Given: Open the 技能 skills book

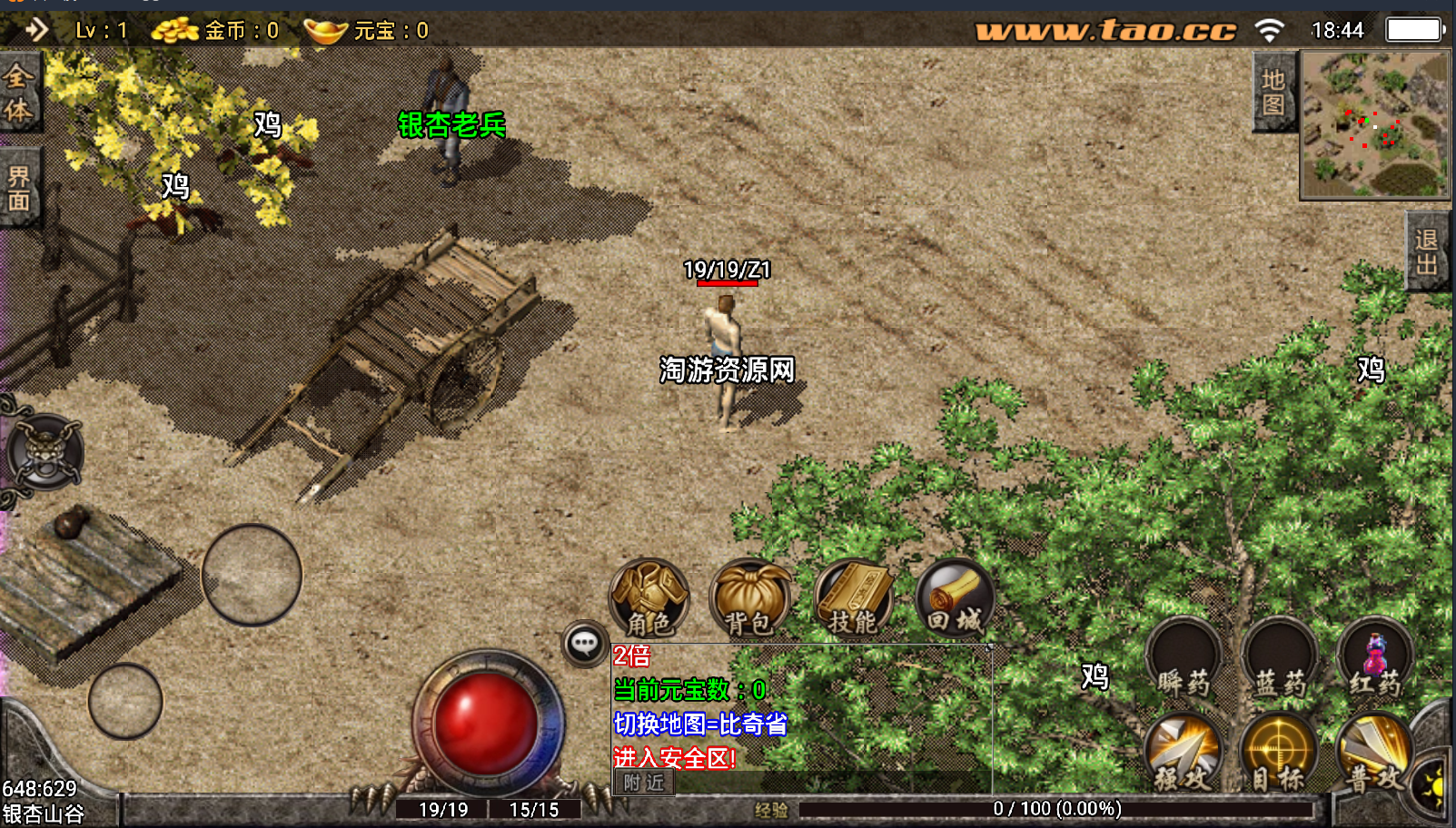Looking at the screenshot, I should click(853, 598).
